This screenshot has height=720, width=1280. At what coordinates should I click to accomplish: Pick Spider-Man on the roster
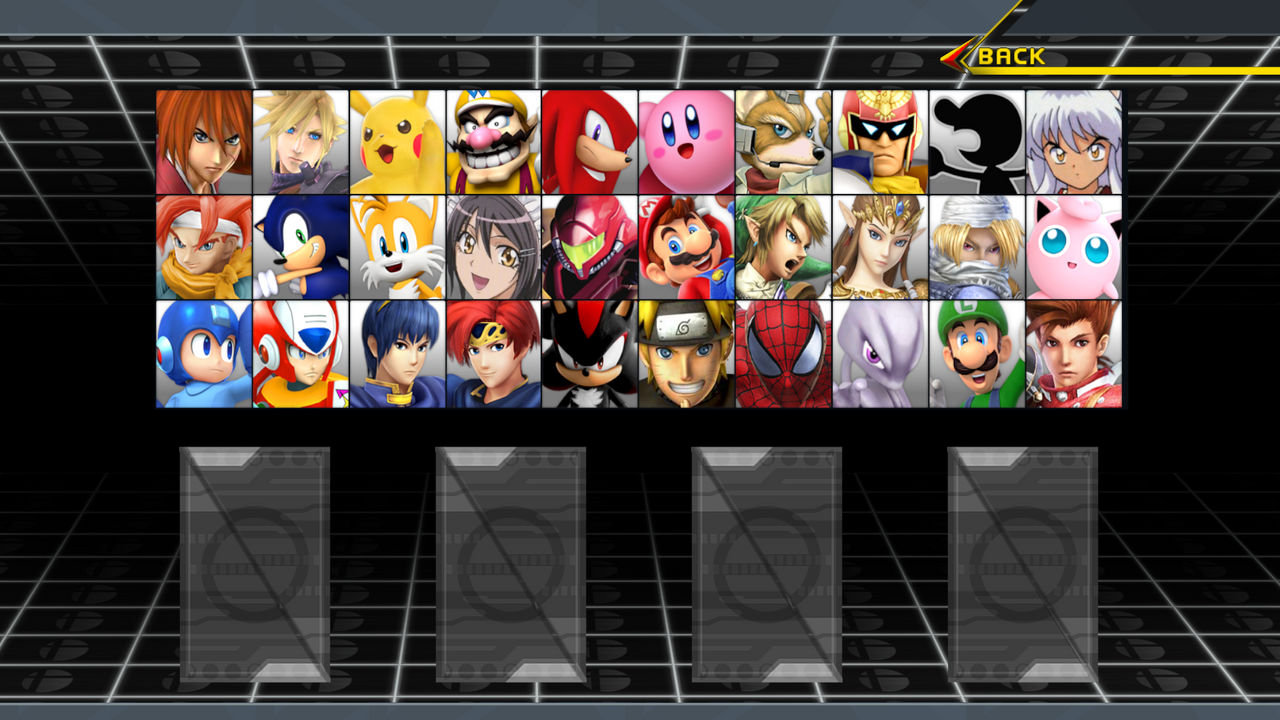[x=783, y=355]
